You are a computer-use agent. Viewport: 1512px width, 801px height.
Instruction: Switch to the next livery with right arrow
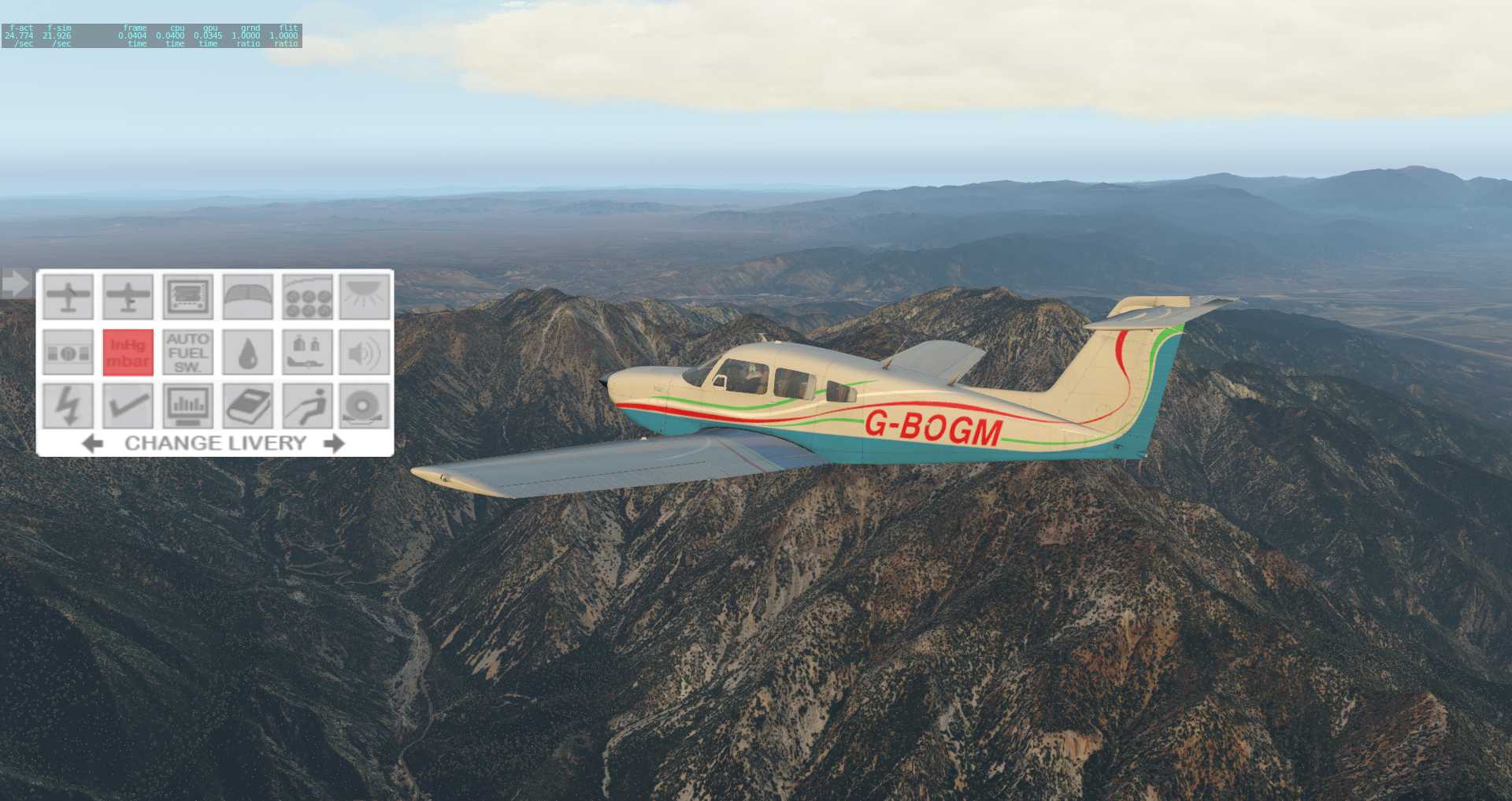click(335, 443)
